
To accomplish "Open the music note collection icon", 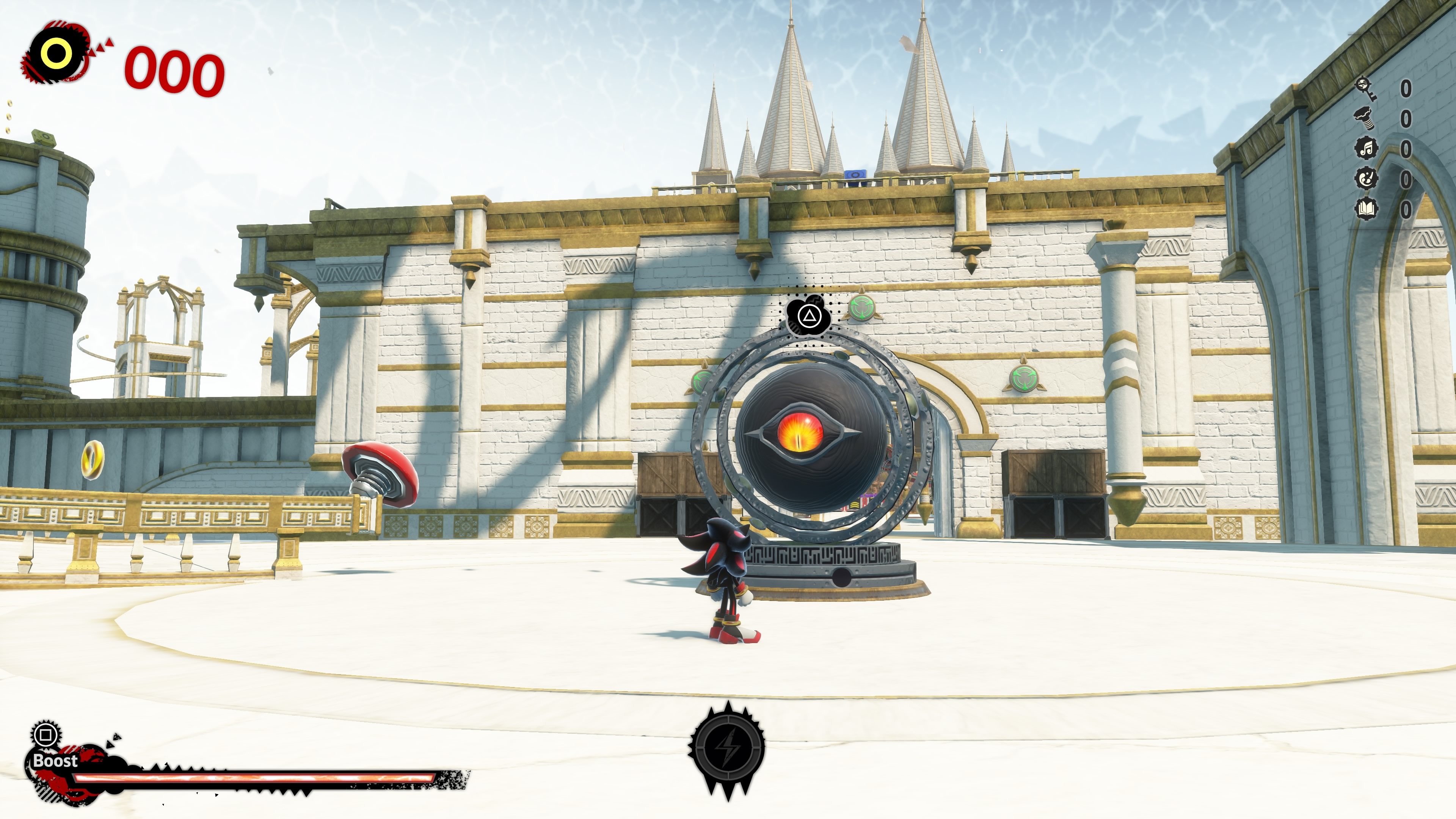I will (x=1366, y=148).
